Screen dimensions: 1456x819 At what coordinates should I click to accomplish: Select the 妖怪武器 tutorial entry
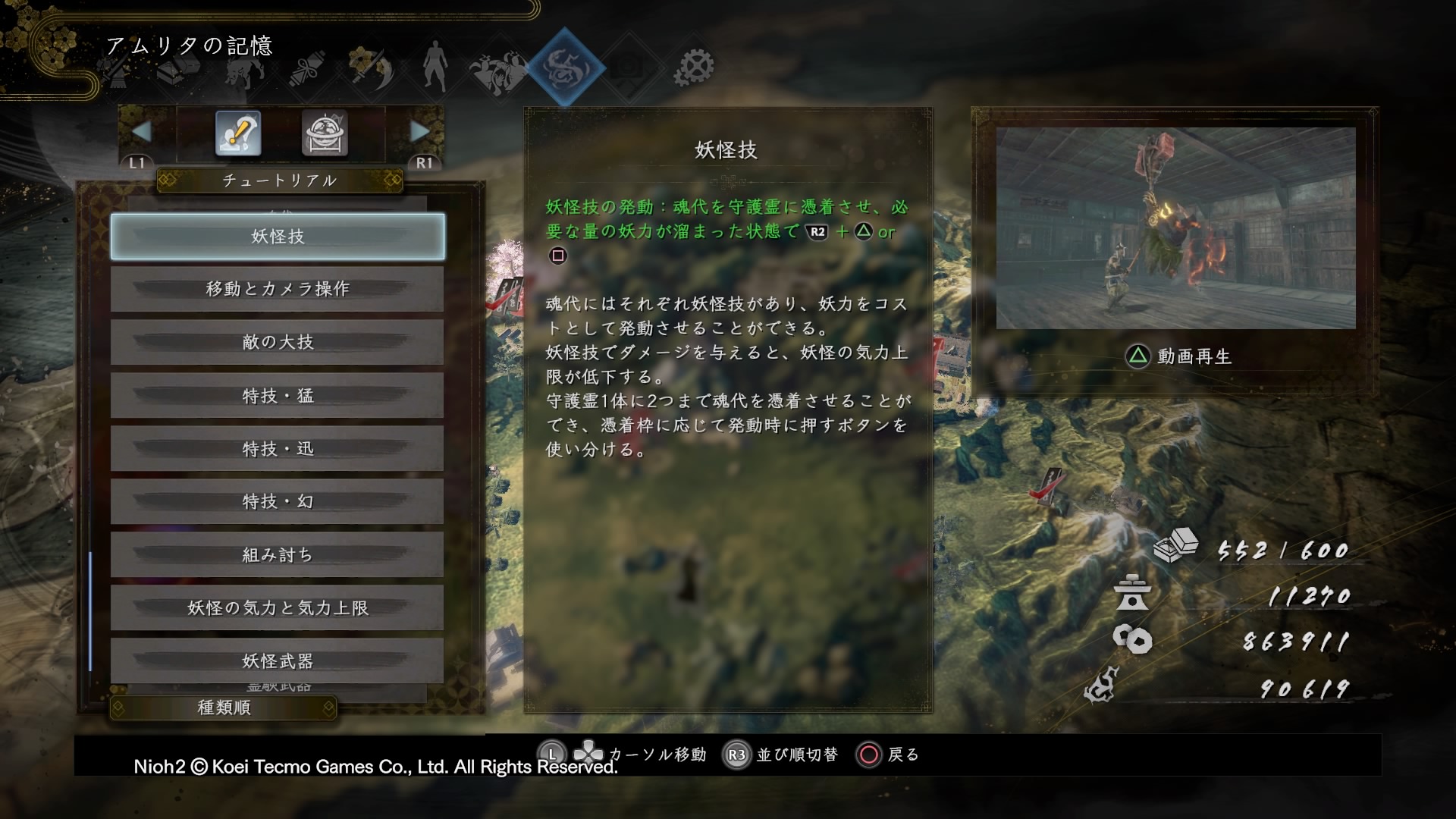point(278,661)
